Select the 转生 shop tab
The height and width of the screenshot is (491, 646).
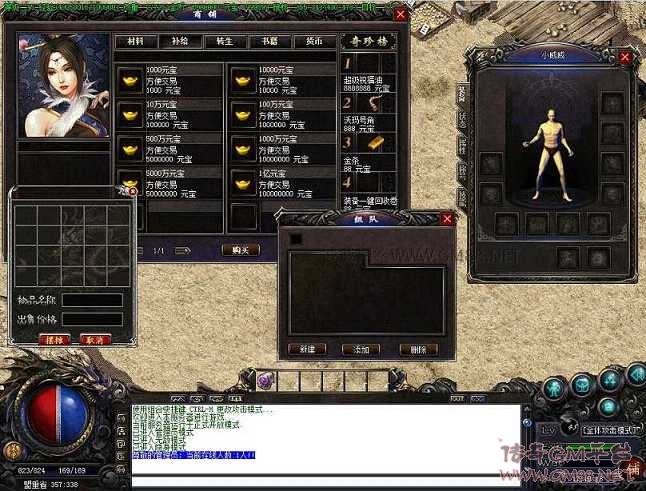point(225,42)
